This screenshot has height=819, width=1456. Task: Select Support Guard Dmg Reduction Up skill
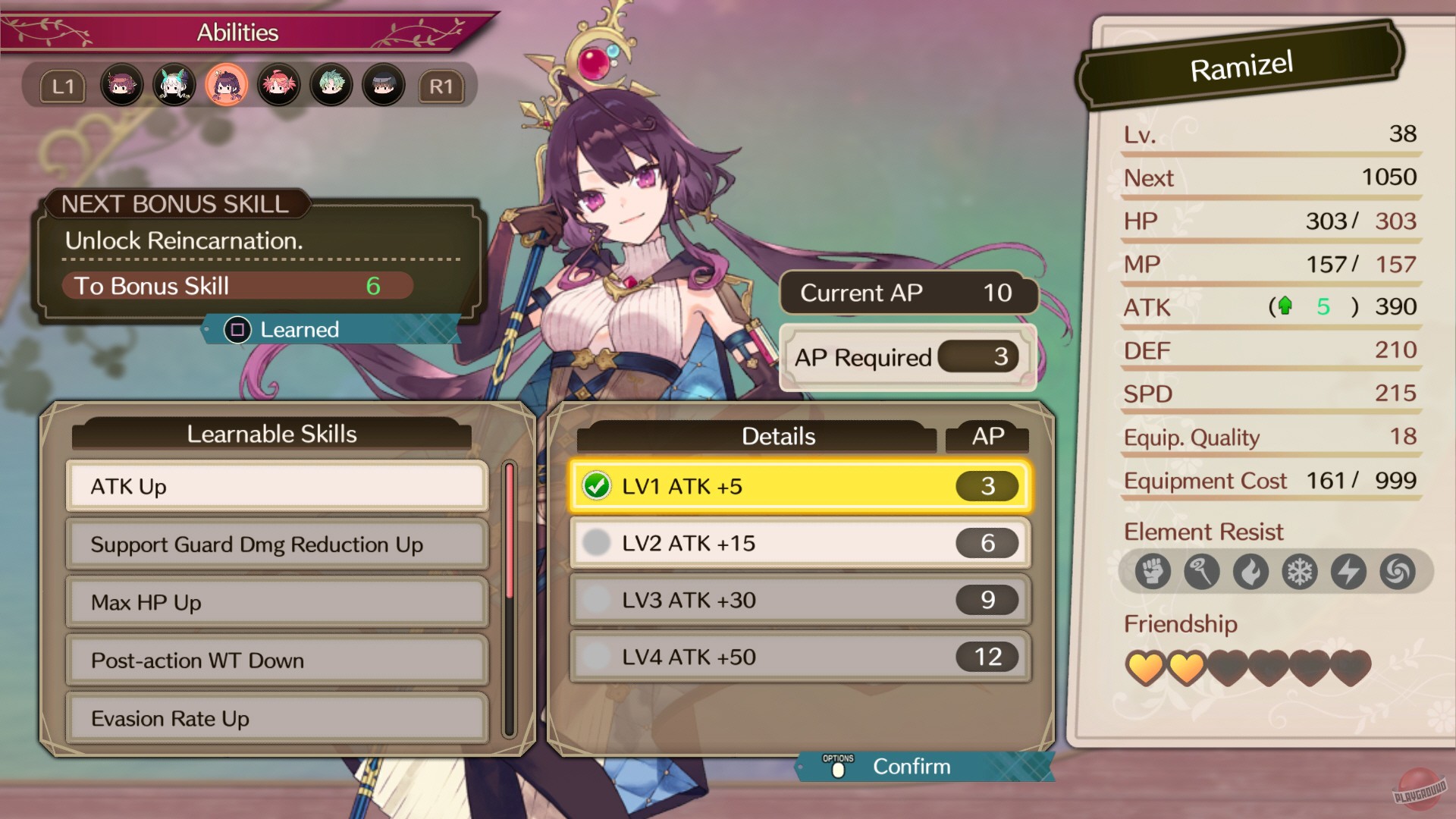pyautogui.click(x=275, y=544)
